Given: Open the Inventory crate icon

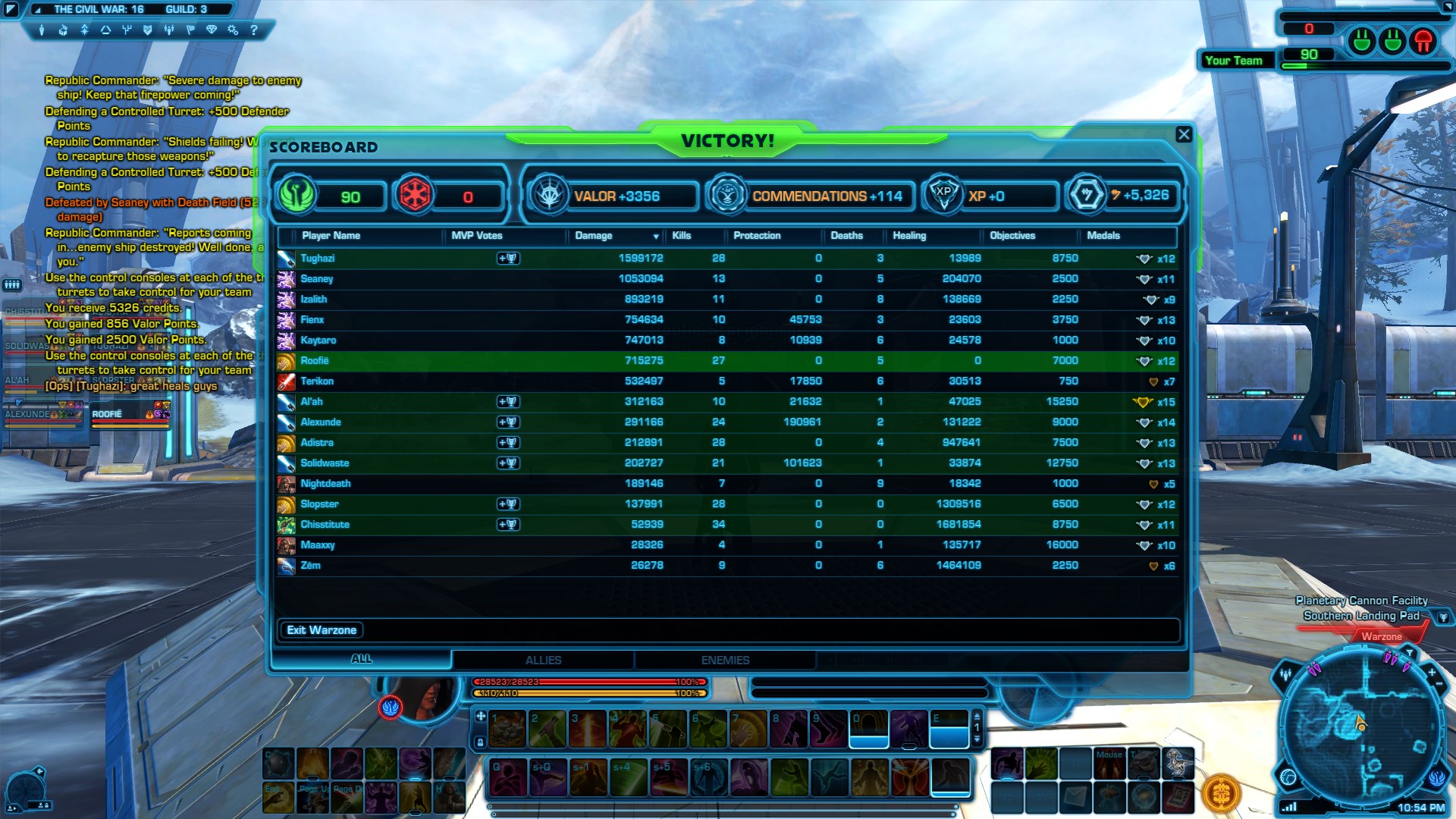Looking at the screenshot, I should click(x=62, y=31).
